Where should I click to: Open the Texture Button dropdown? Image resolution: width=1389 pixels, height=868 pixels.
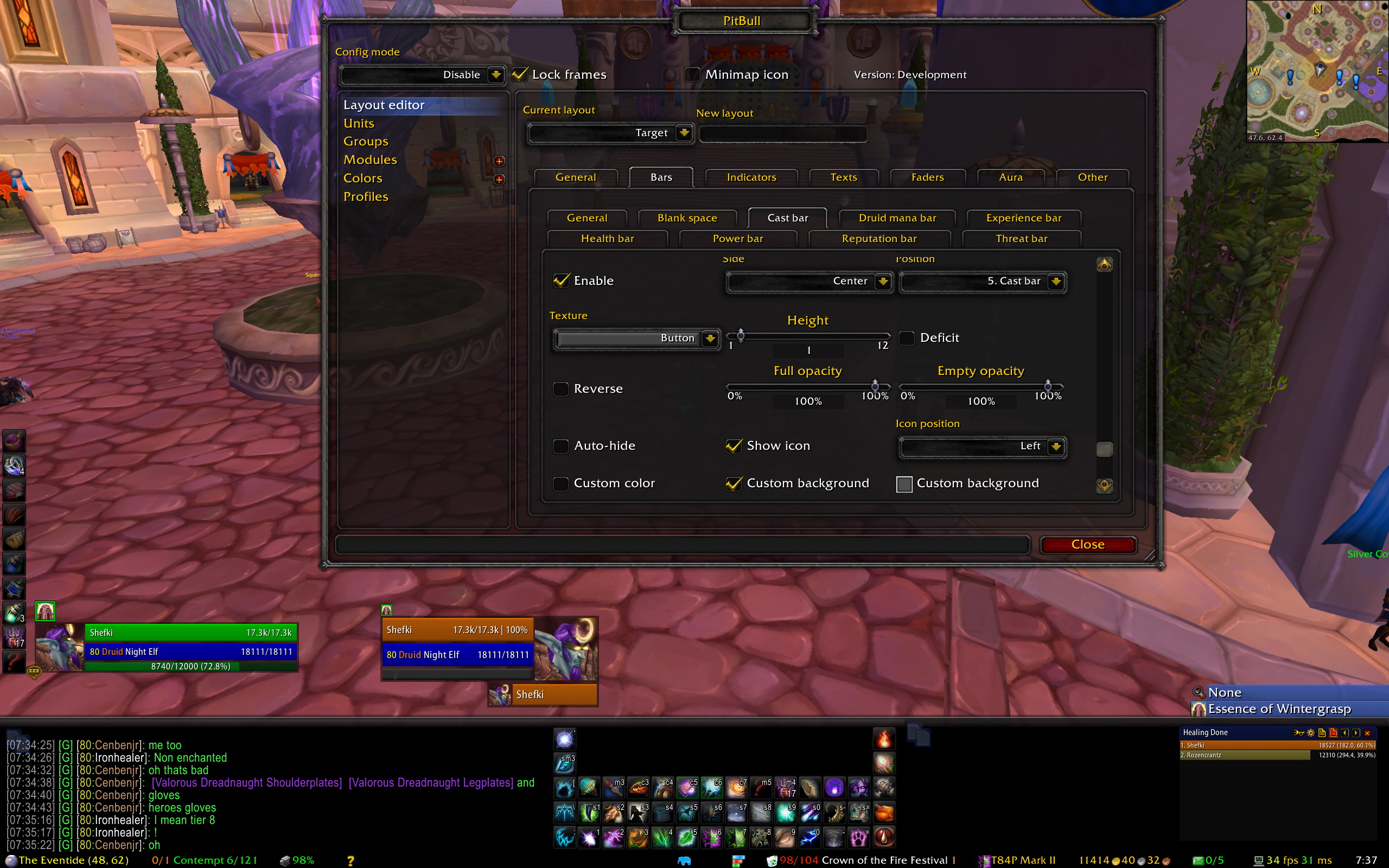[710, 338]
